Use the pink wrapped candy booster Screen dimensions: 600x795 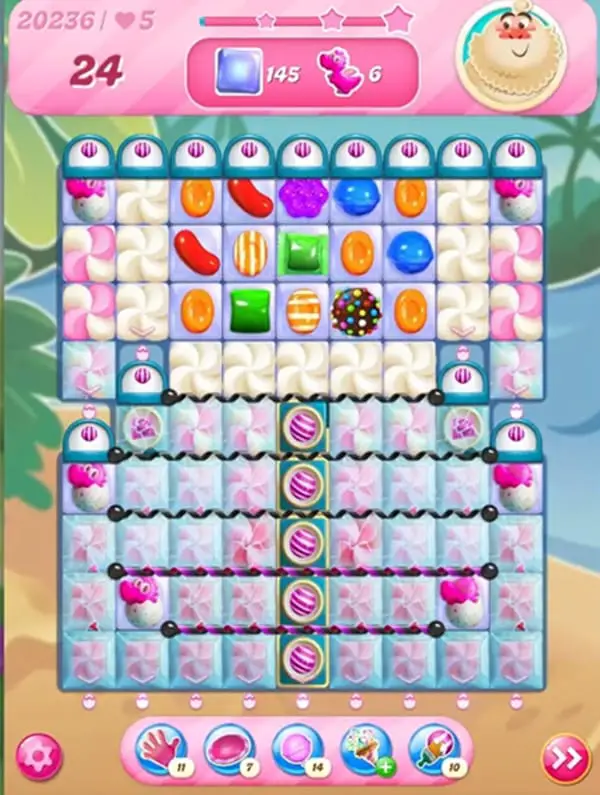tap(228, 749)
